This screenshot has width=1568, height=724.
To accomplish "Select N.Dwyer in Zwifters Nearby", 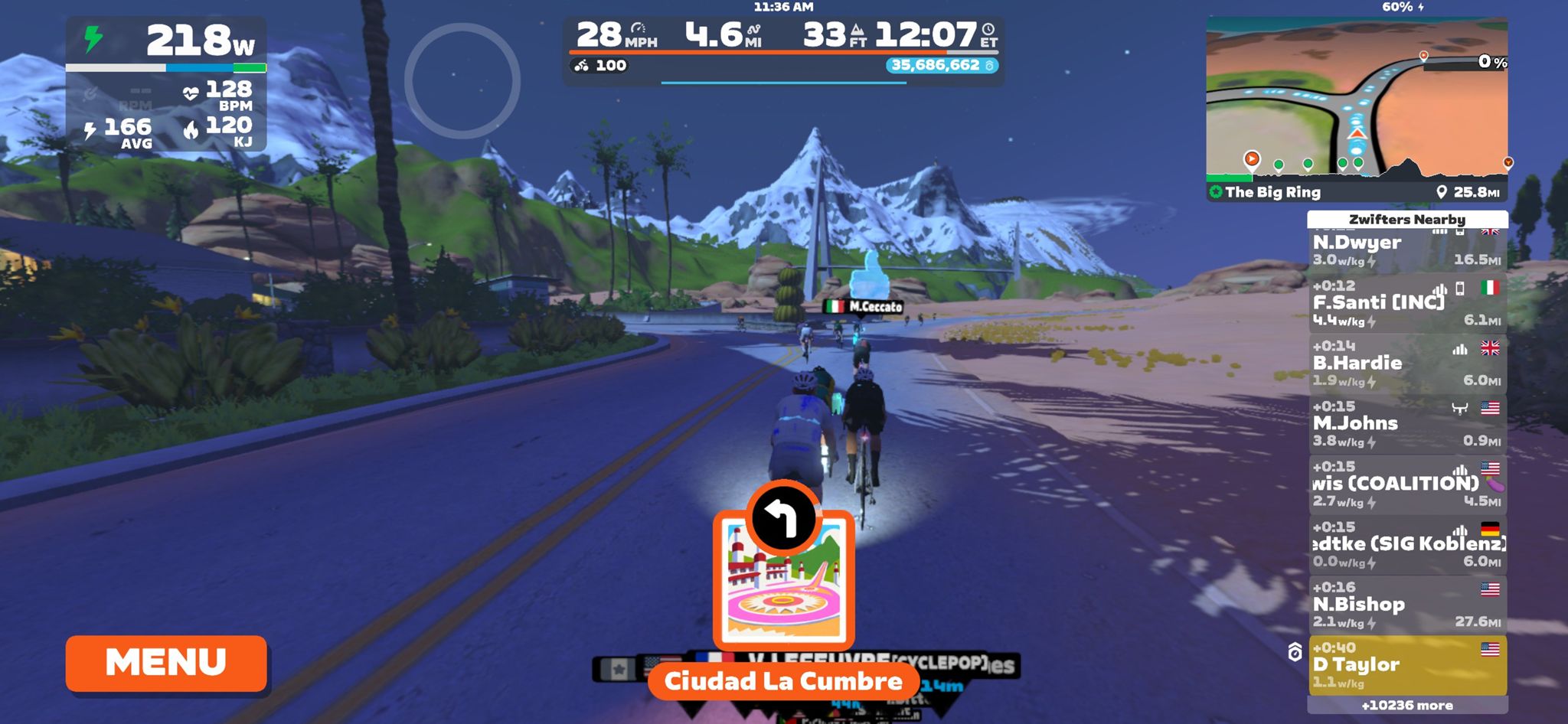I will click(1406, 250).
